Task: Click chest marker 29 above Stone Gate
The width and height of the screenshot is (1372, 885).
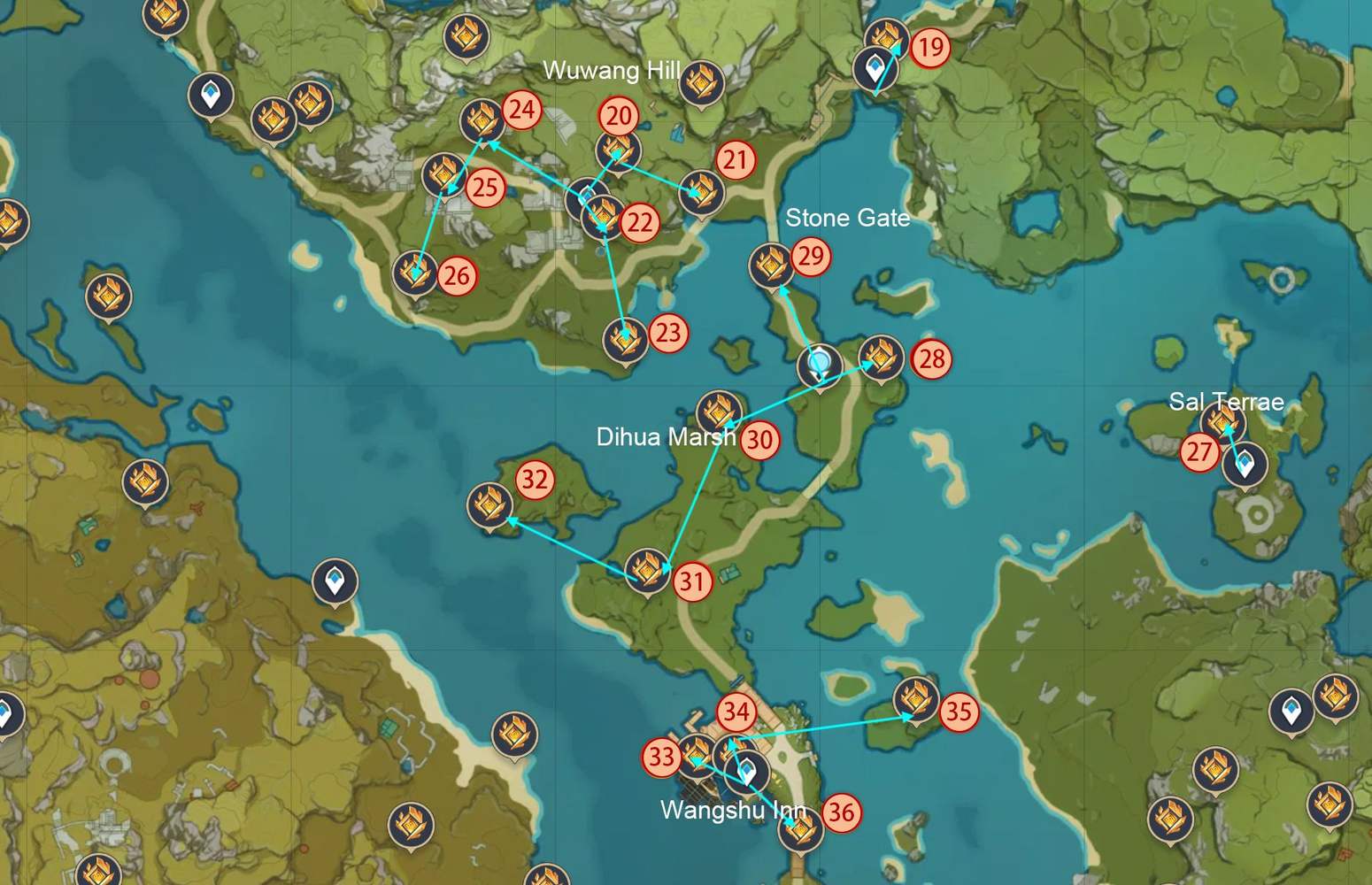Action: point(773,265)
